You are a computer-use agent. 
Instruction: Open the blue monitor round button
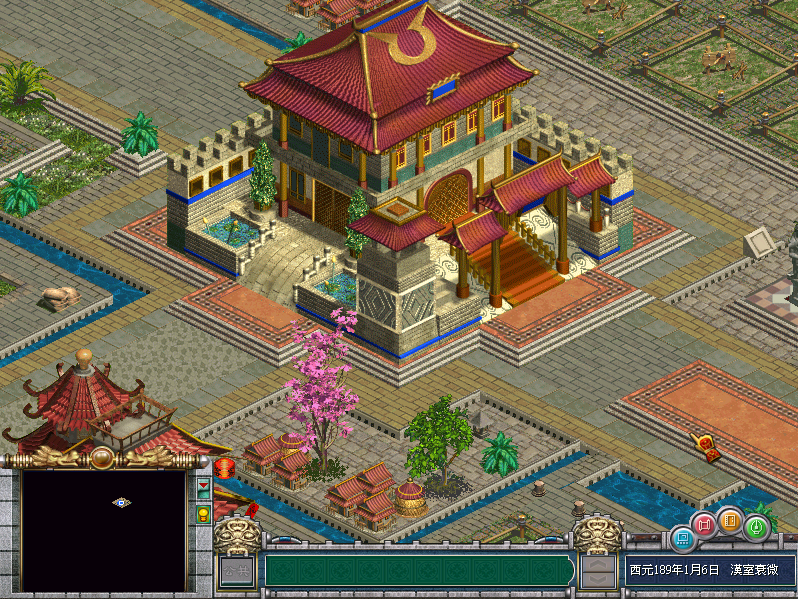(682, 540)
